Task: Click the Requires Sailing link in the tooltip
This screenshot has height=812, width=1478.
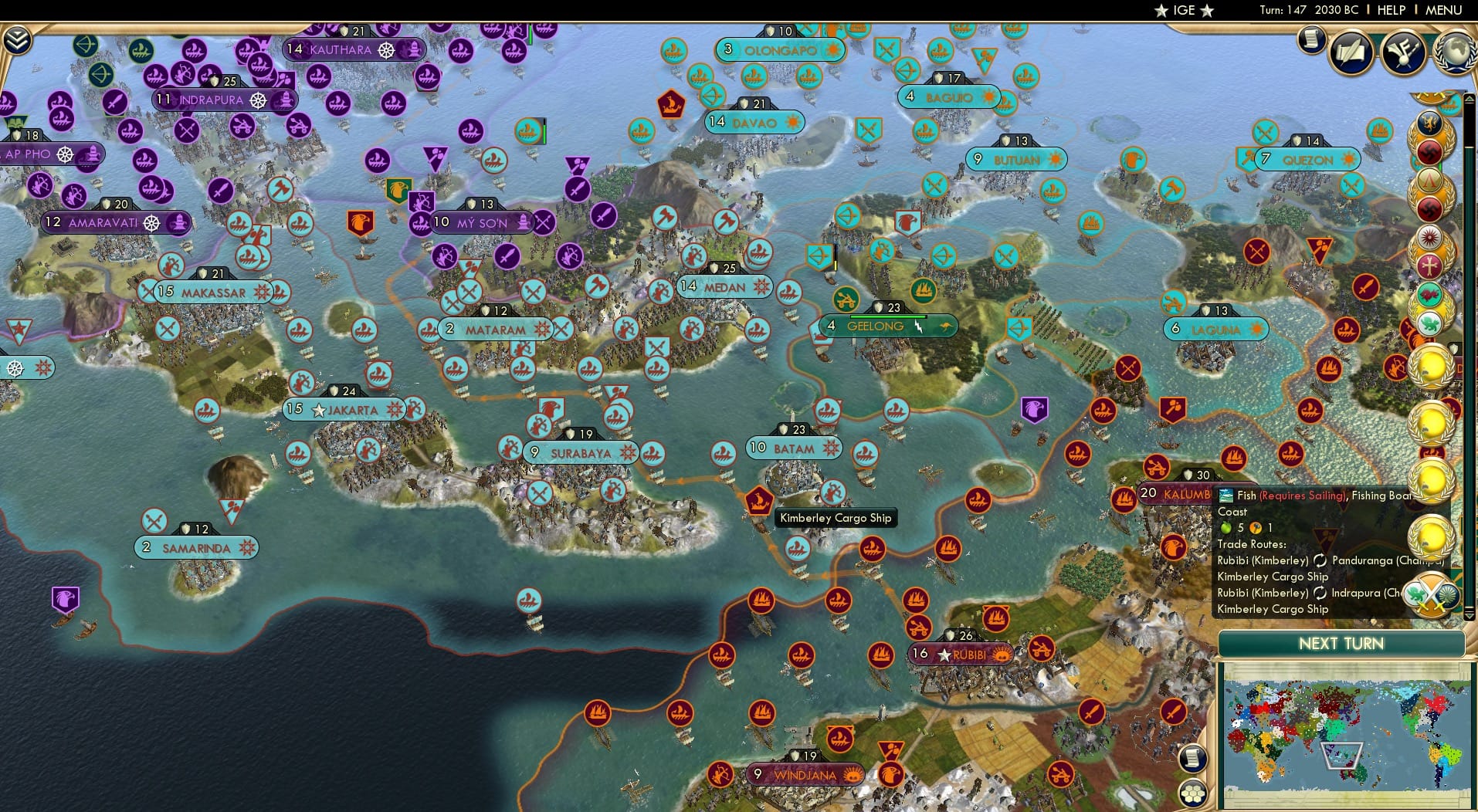Action: pos(1303,496)
